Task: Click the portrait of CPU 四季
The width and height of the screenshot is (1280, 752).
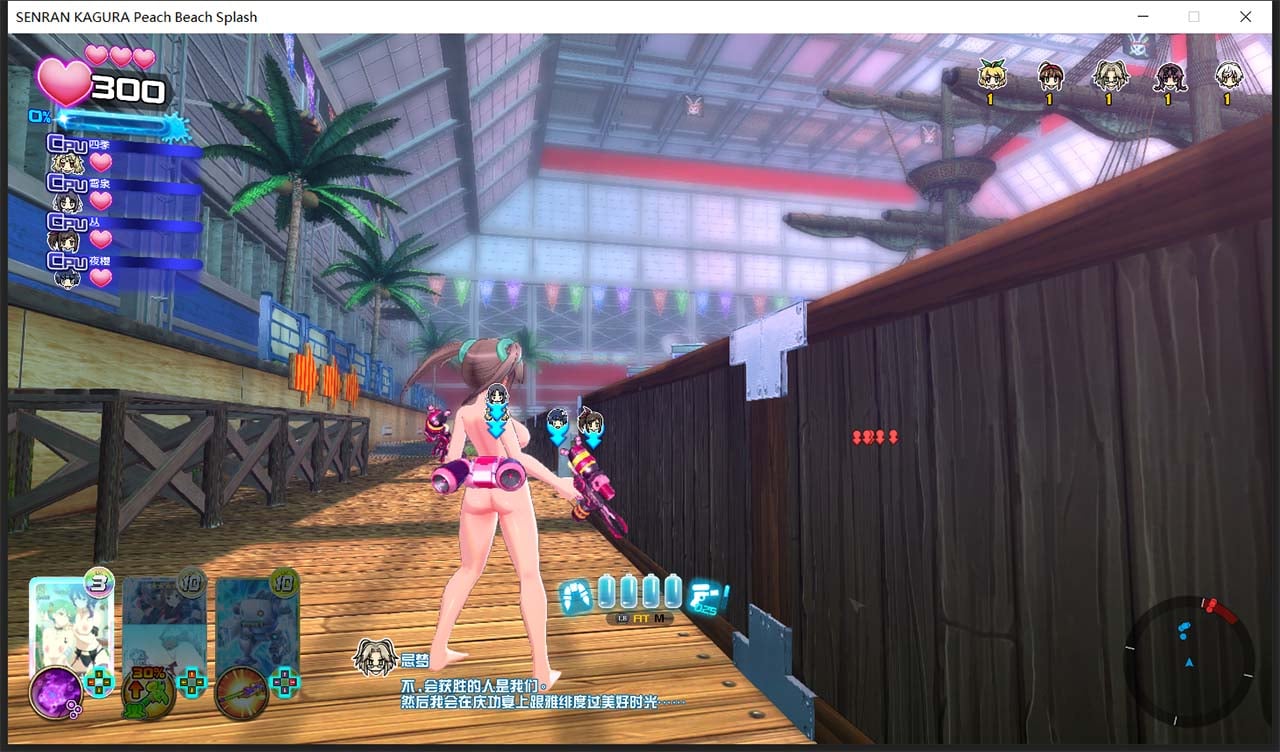Action: pyautogui.click(x=68, y=160)
